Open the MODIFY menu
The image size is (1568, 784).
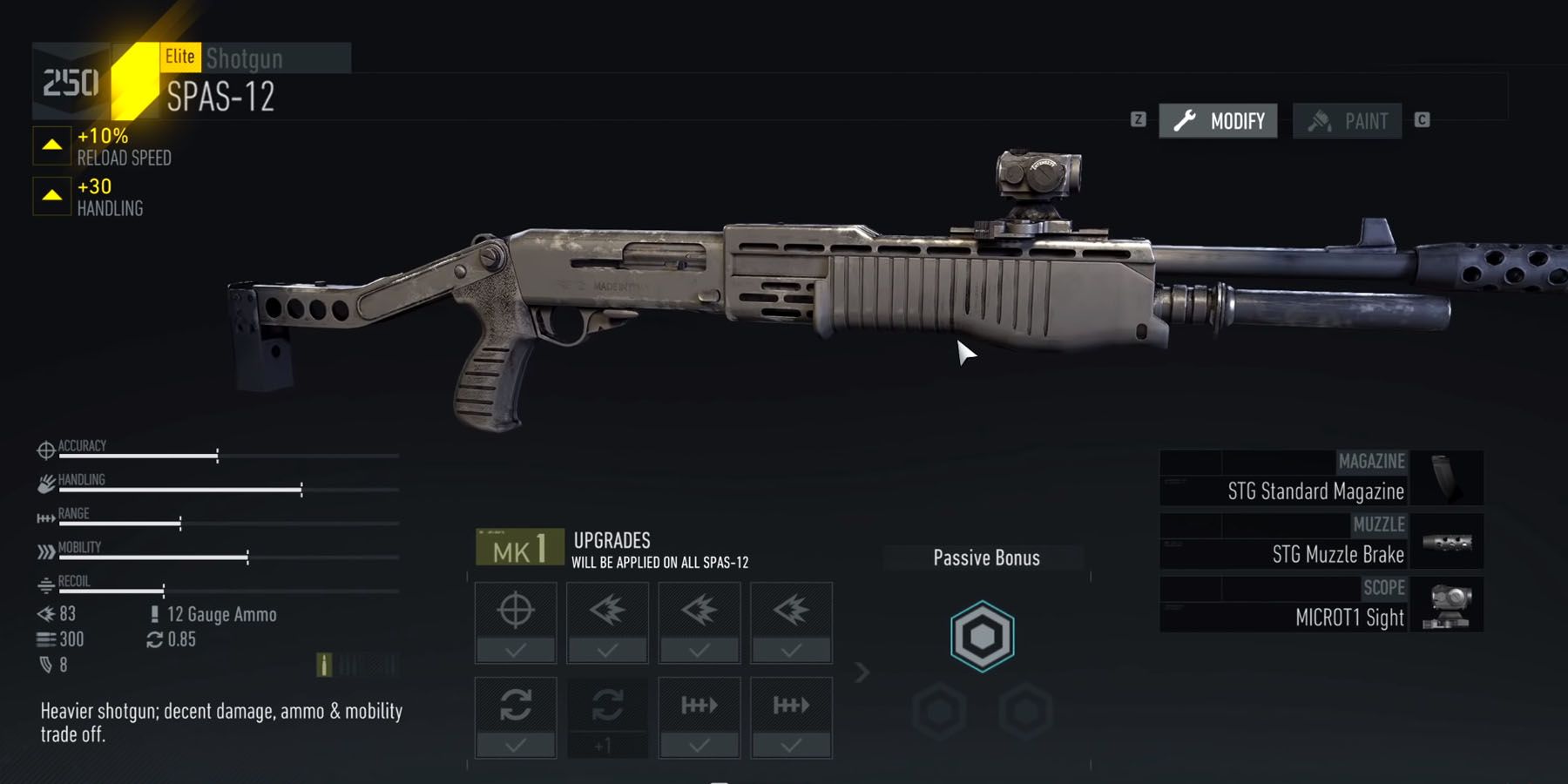[1217, 121]
